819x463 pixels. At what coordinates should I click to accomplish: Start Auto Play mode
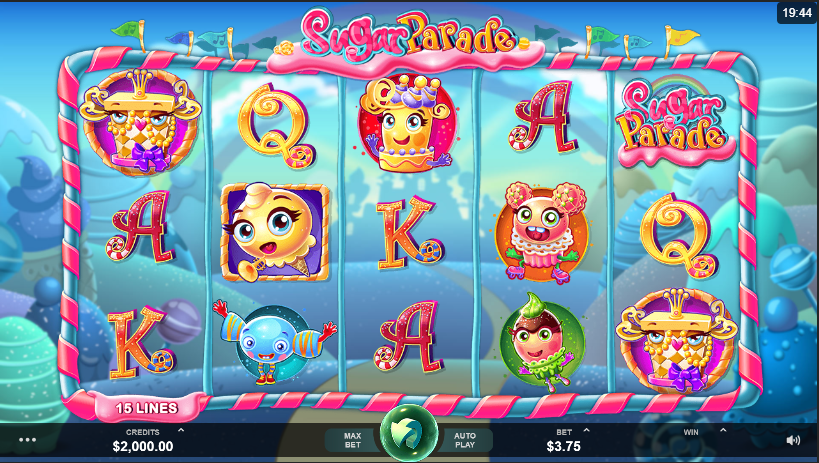click(x=465, y=439)
